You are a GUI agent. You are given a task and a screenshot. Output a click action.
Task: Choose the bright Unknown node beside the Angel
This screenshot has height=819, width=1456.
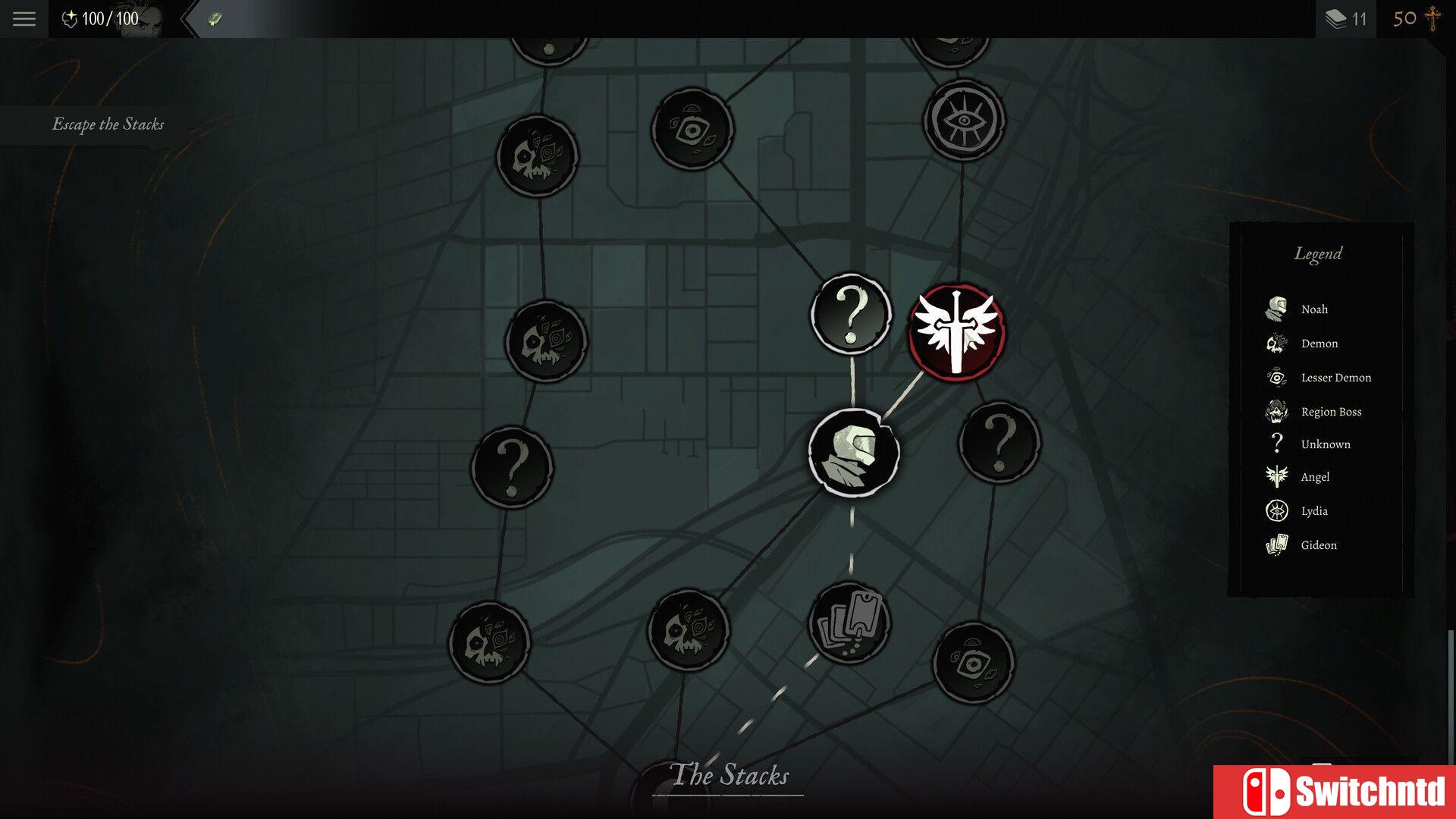click(x=851, y=314)
